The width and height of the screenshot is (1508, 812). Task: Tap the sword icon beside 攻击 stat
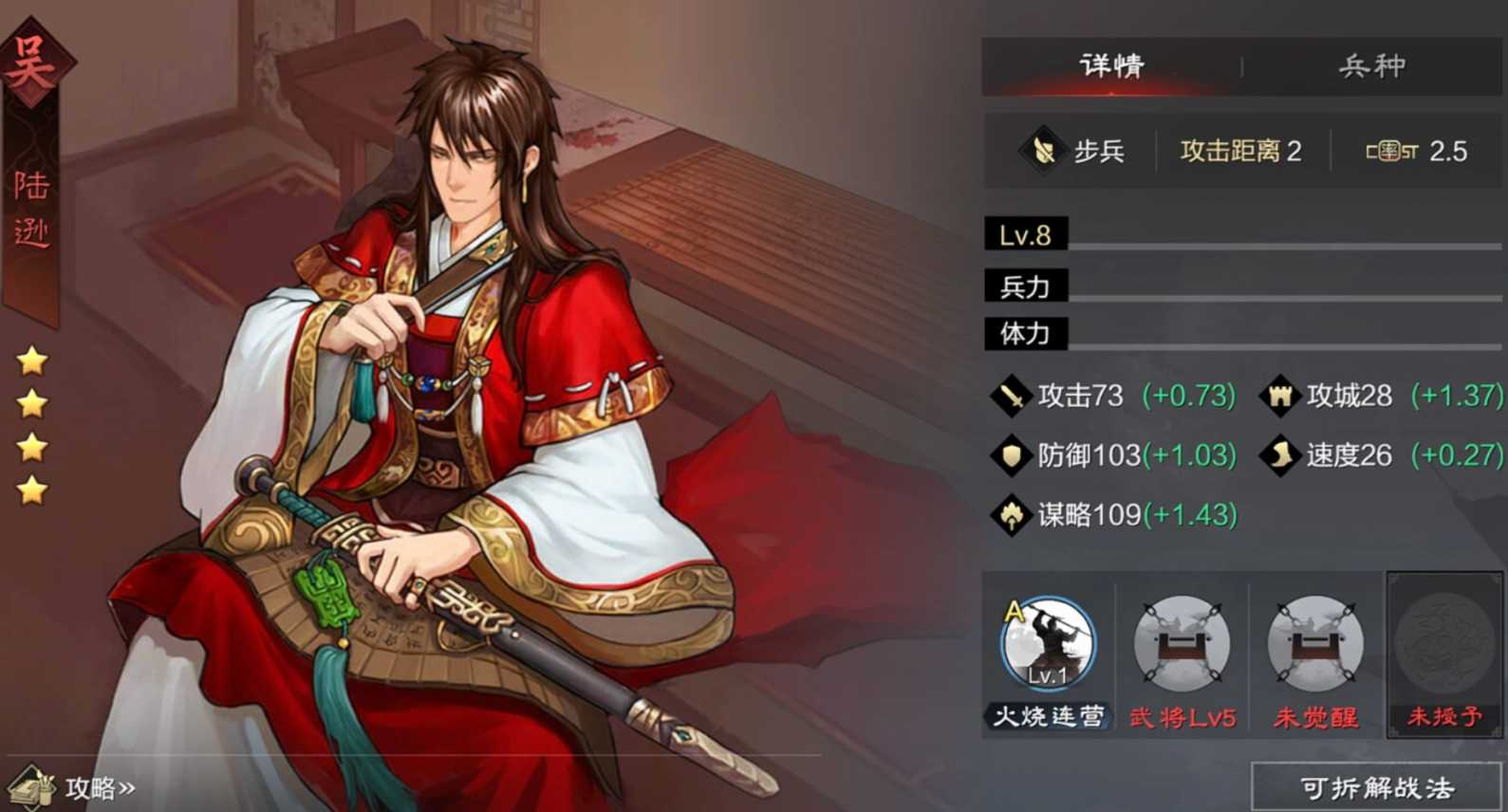coord(1011,396)
